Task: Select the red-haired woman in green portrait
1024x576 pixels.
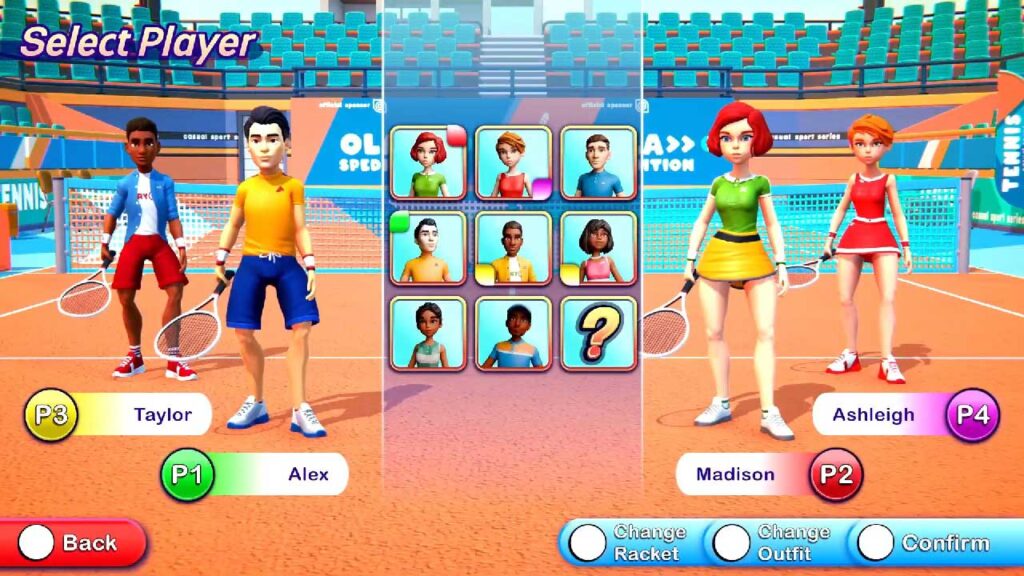Action: coord(428,163)
